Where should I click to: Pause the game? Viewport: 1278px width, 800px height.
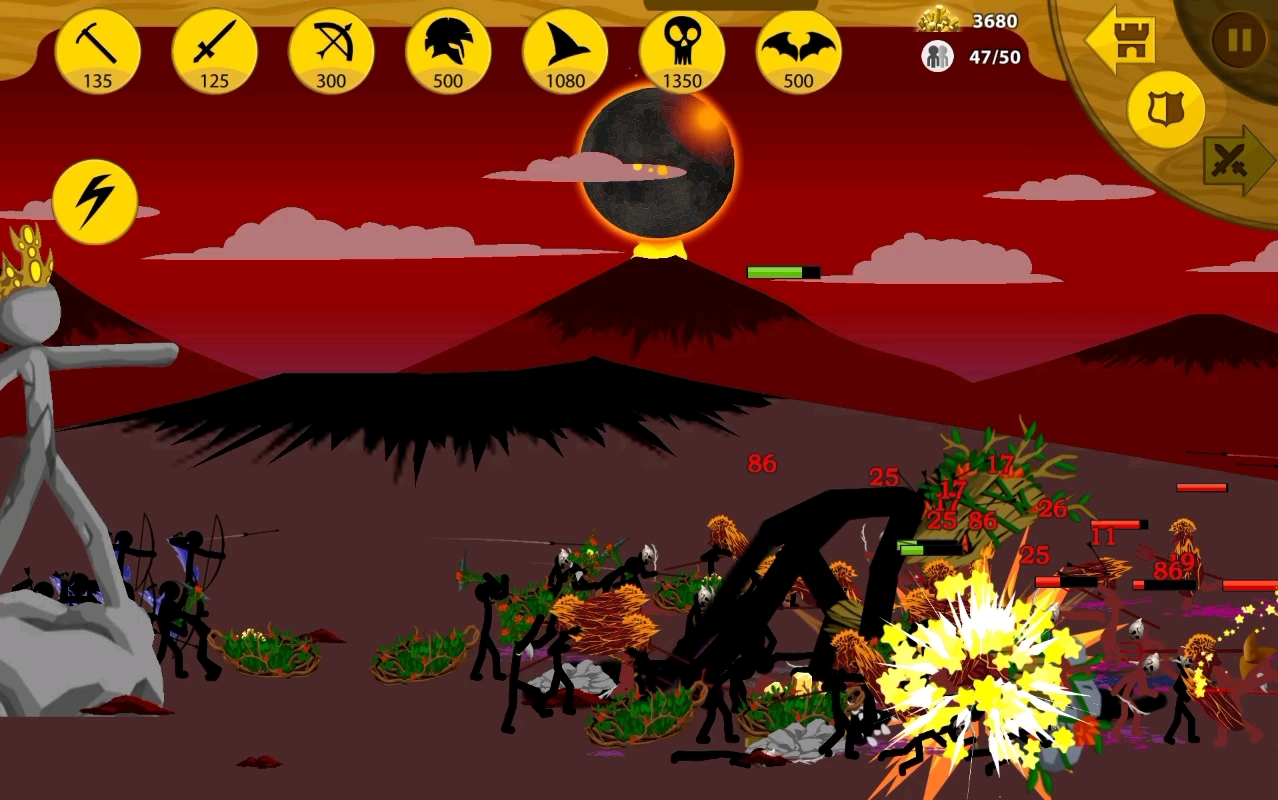pyautogui.click(x=1238, y=40)
